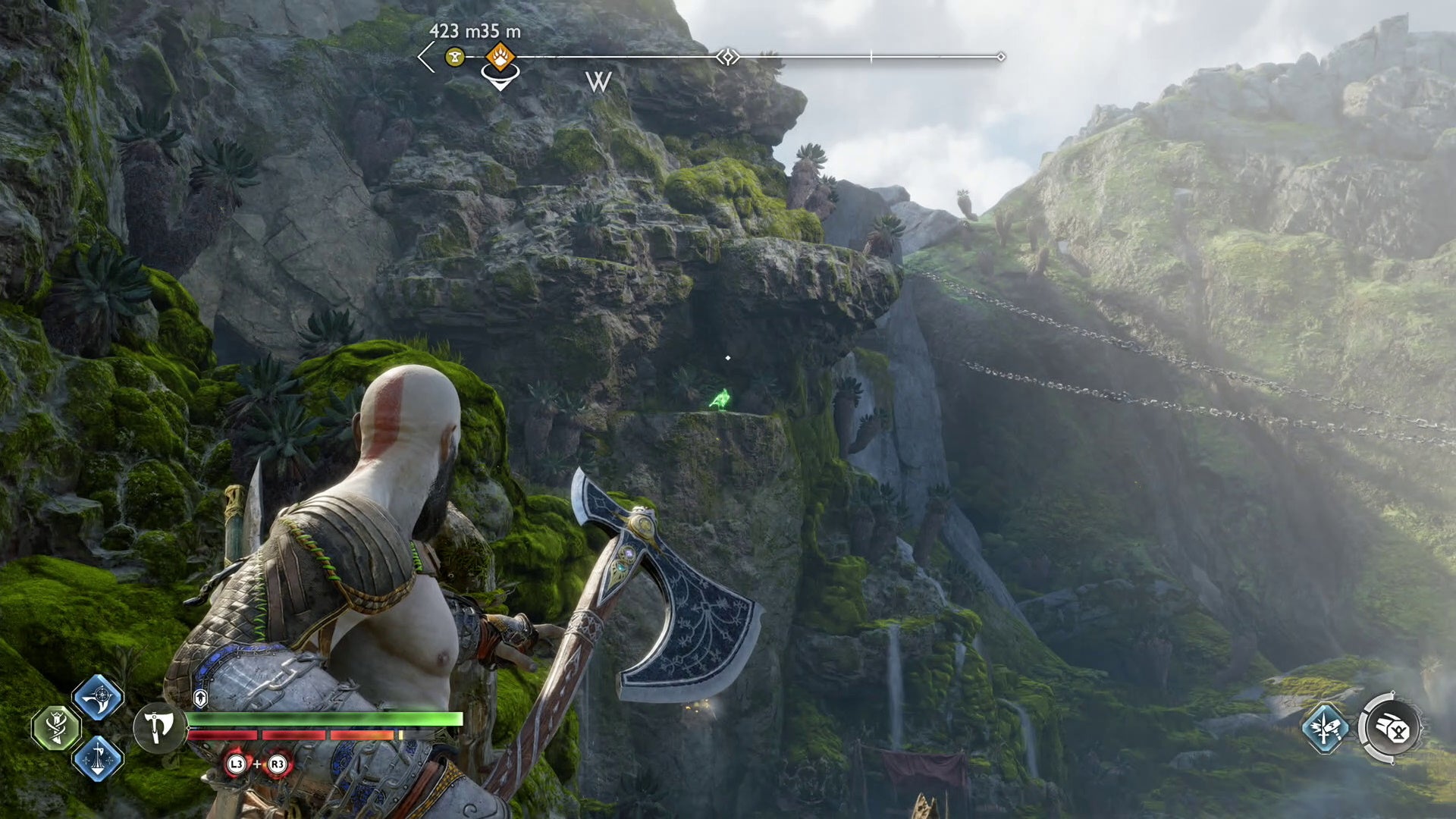Screen dimensions: 1456x819
Task: Click the center diamond on the compass bar
Action: tap(727, 57)
